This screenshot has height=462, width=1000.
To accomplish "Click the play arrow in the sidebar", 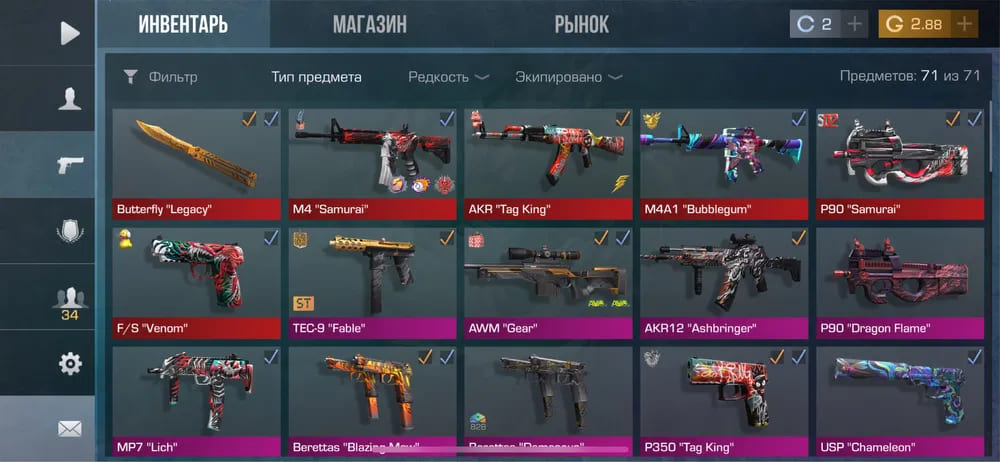I will (69, 33).
